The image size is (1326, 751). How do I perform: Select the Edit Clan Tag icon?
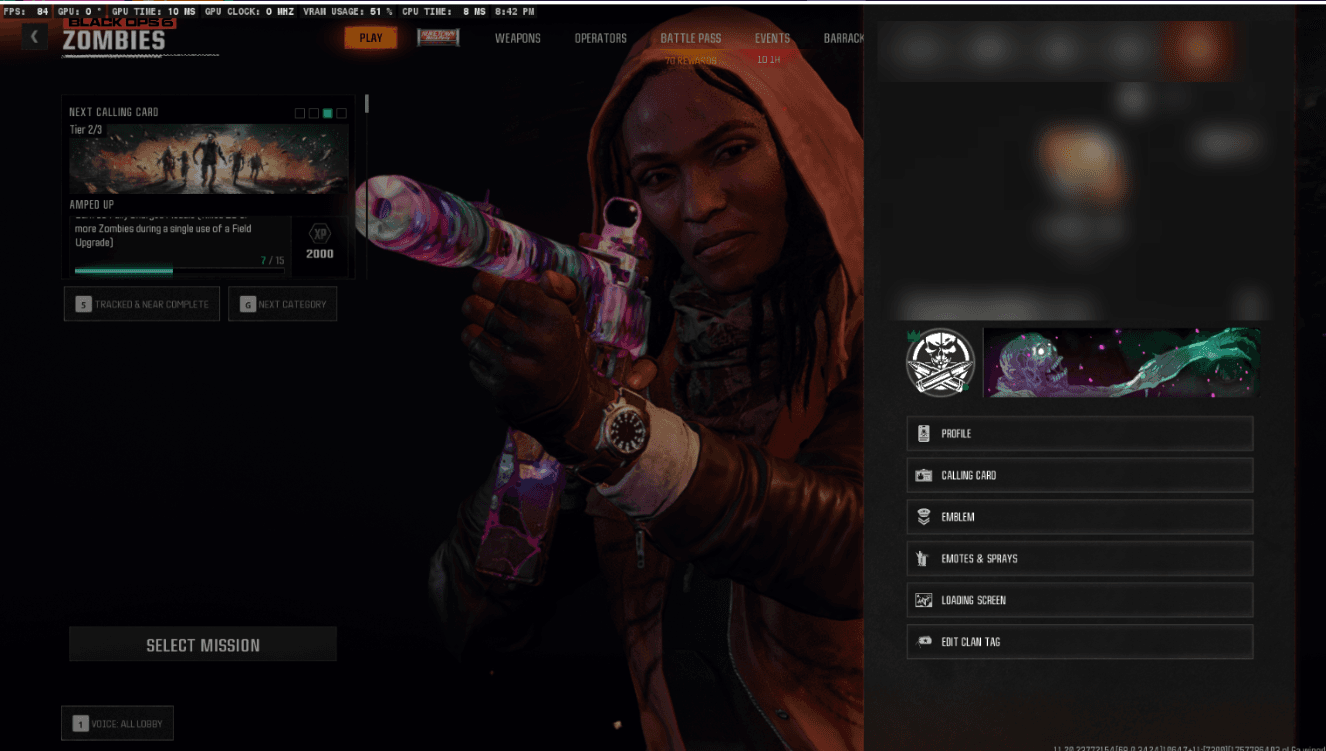pyautogui.click(x=923, y=642)
